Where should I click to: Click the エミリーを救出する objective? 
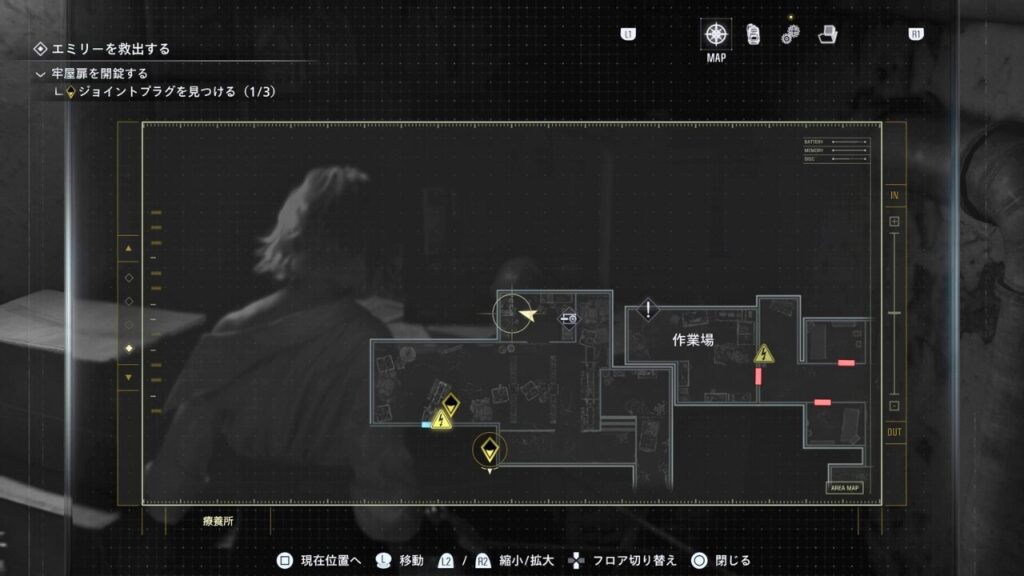pos(104,48)
